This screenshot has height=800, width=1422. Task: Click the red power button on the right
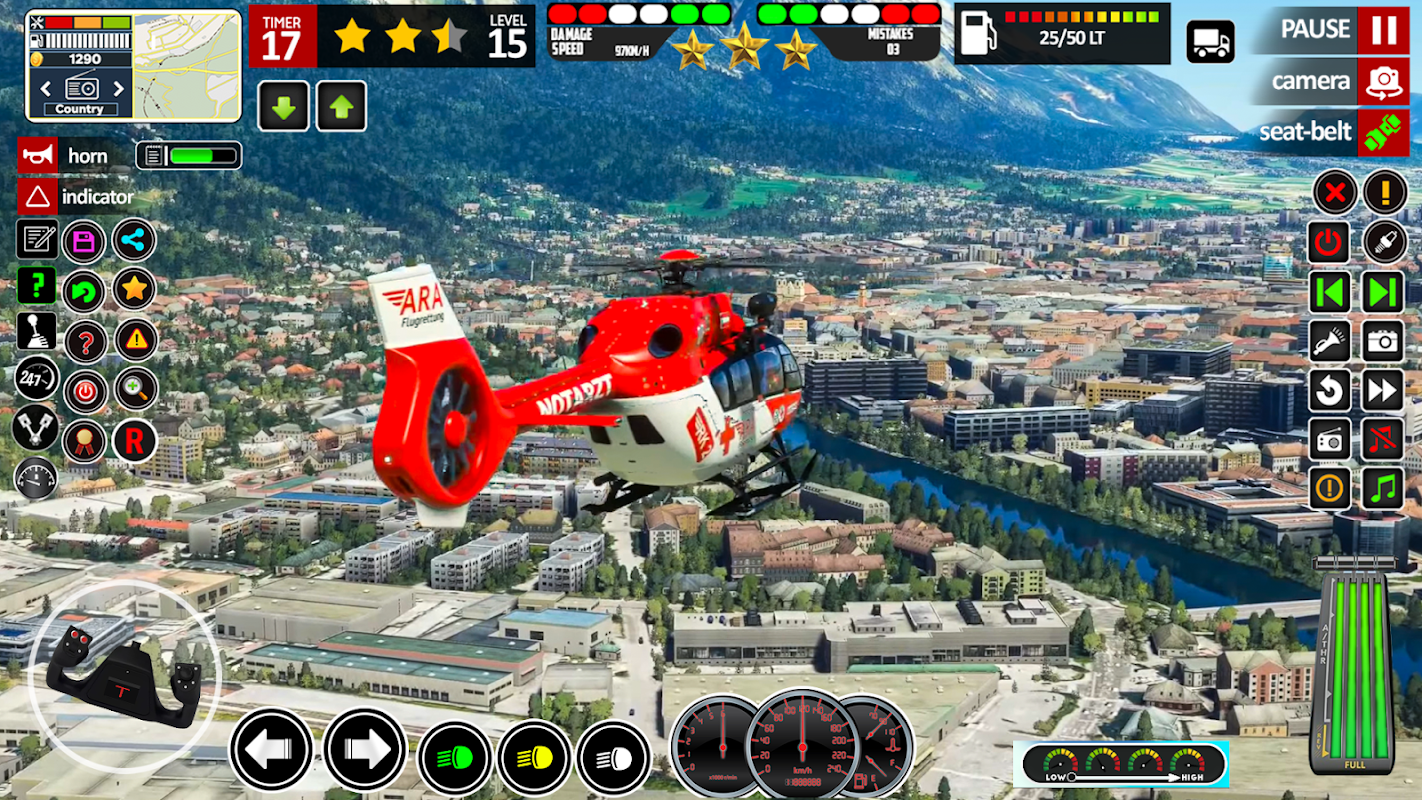click(x=1329, y=242)
